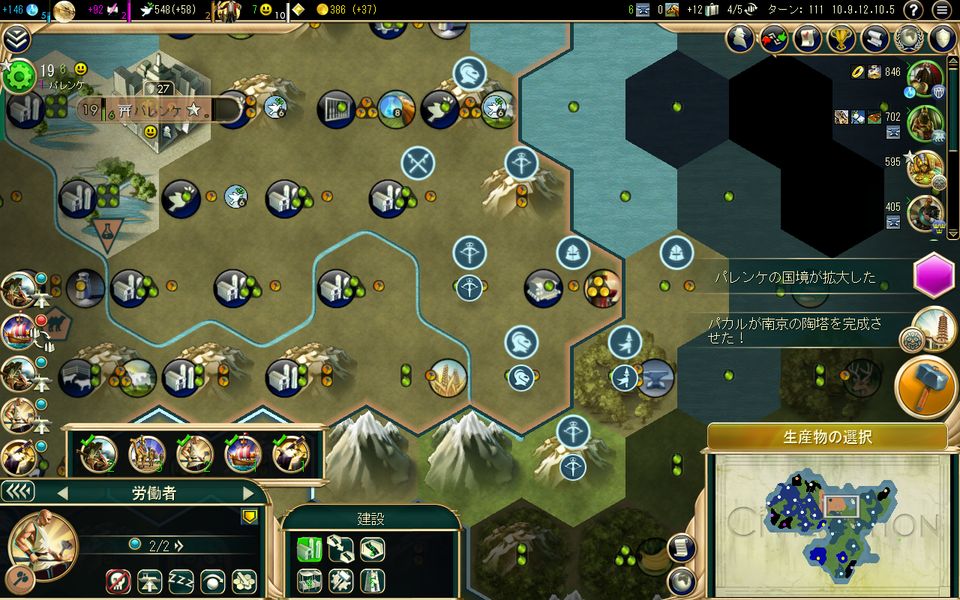
Task: Open the main game menu button
Action: point(941,10)
